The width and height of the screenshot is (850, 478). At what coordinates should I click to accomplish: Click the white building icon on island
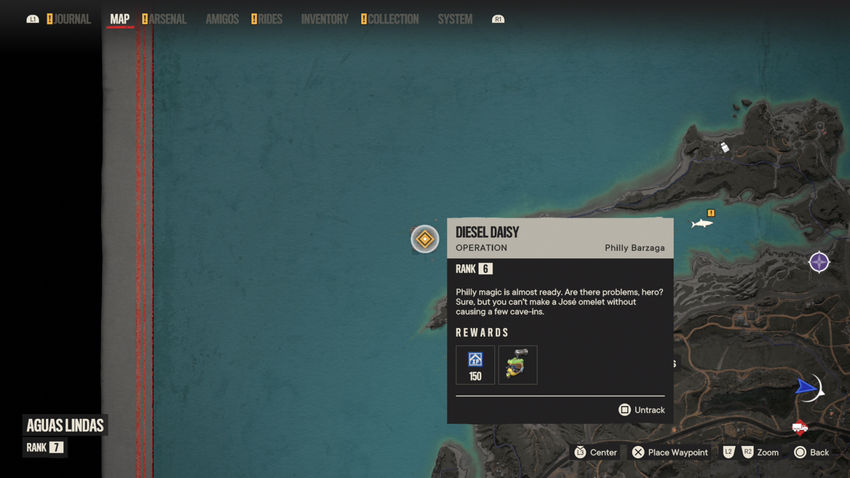pos(724,147)
